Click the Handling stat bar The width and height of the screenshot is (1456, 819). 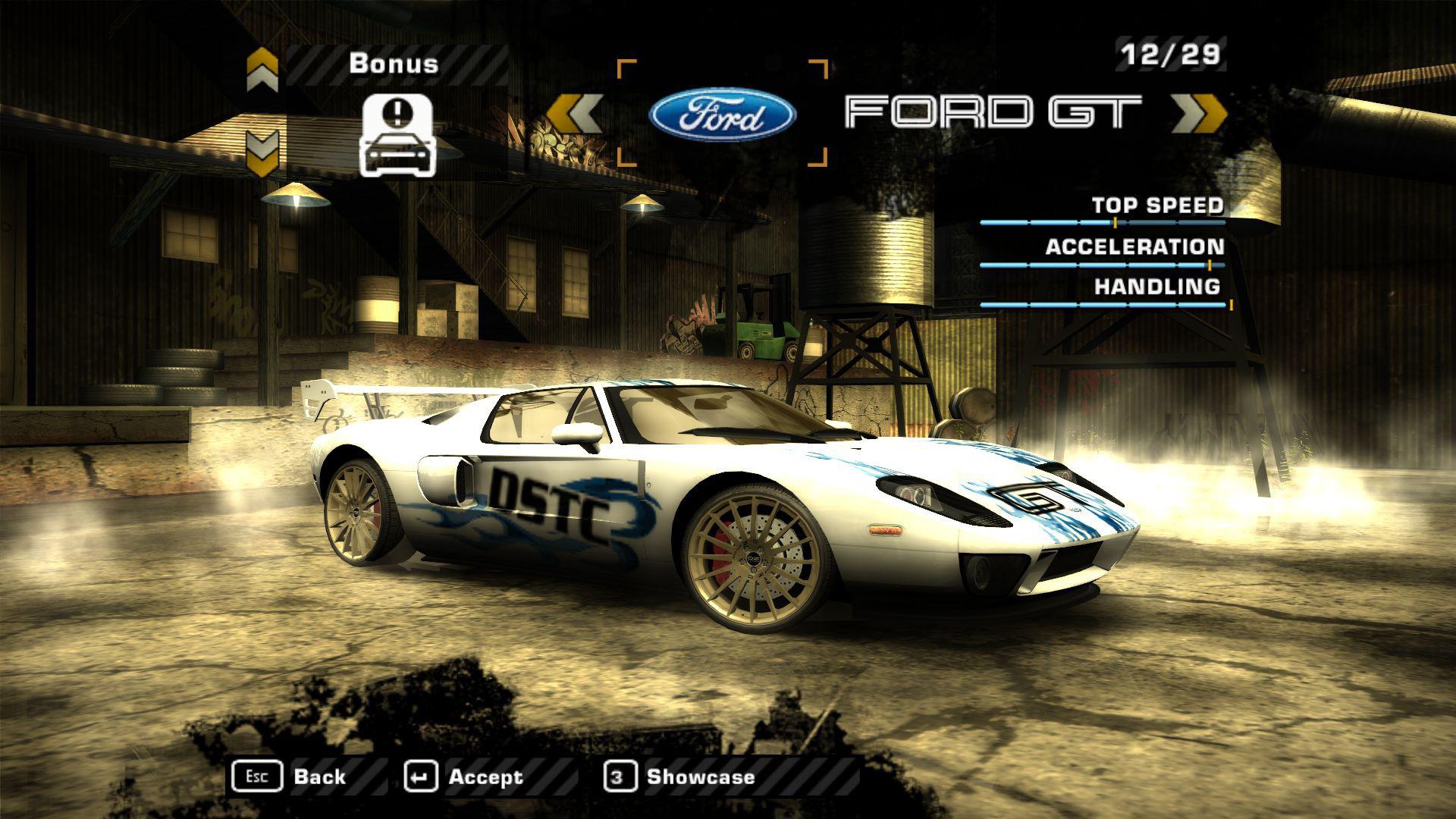(x=1103, y=306)
